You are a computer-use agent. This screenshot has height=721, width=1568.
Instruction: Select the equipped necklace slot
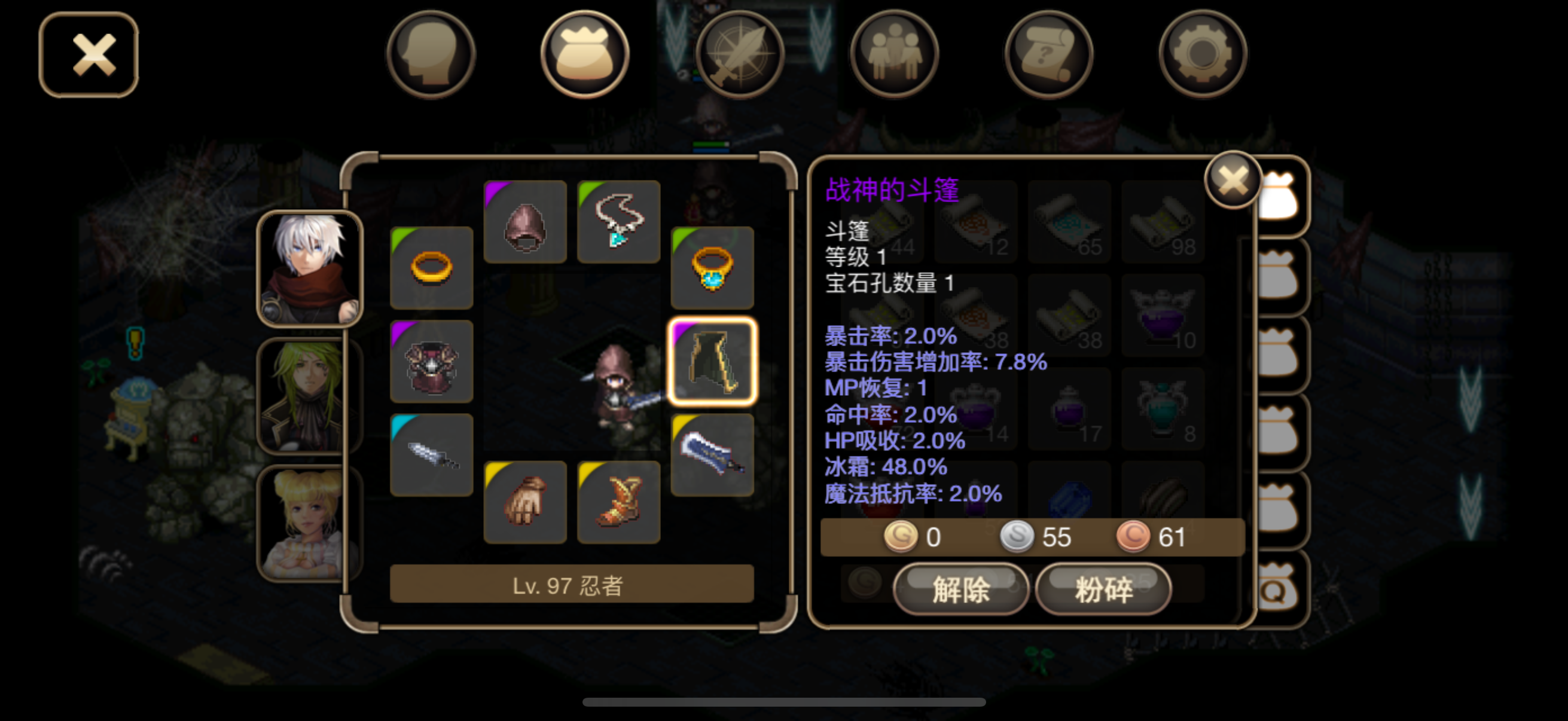pos(618,222)
